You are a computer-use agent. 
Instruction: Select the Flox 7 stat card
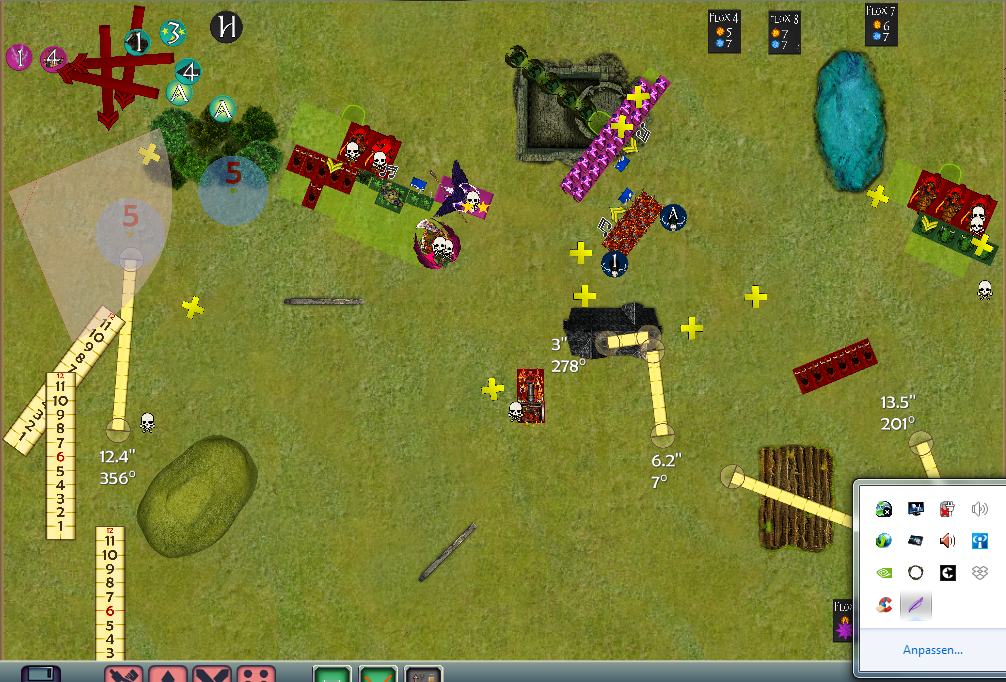pyautogui.click(x=881, y=25)
